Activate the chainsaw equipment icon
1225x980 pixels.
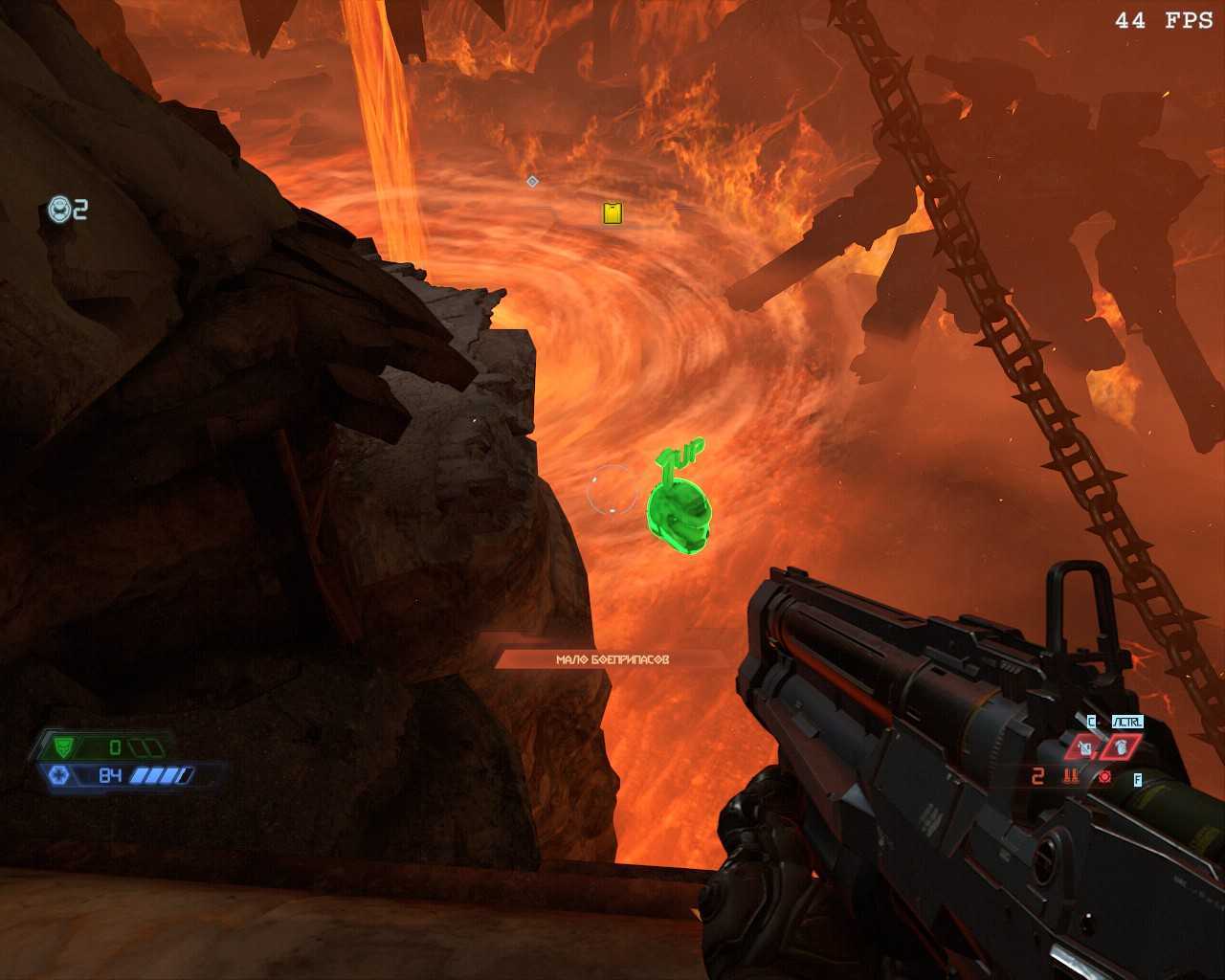point(1085,747)
